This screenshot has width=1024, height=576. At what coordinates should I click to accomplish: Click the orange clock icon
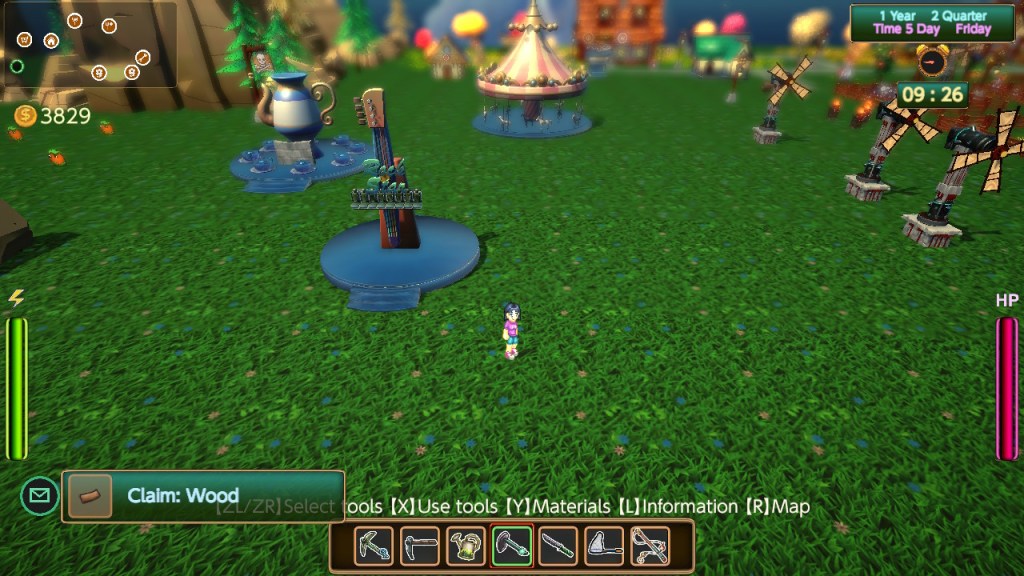click(x=931, y=62)
